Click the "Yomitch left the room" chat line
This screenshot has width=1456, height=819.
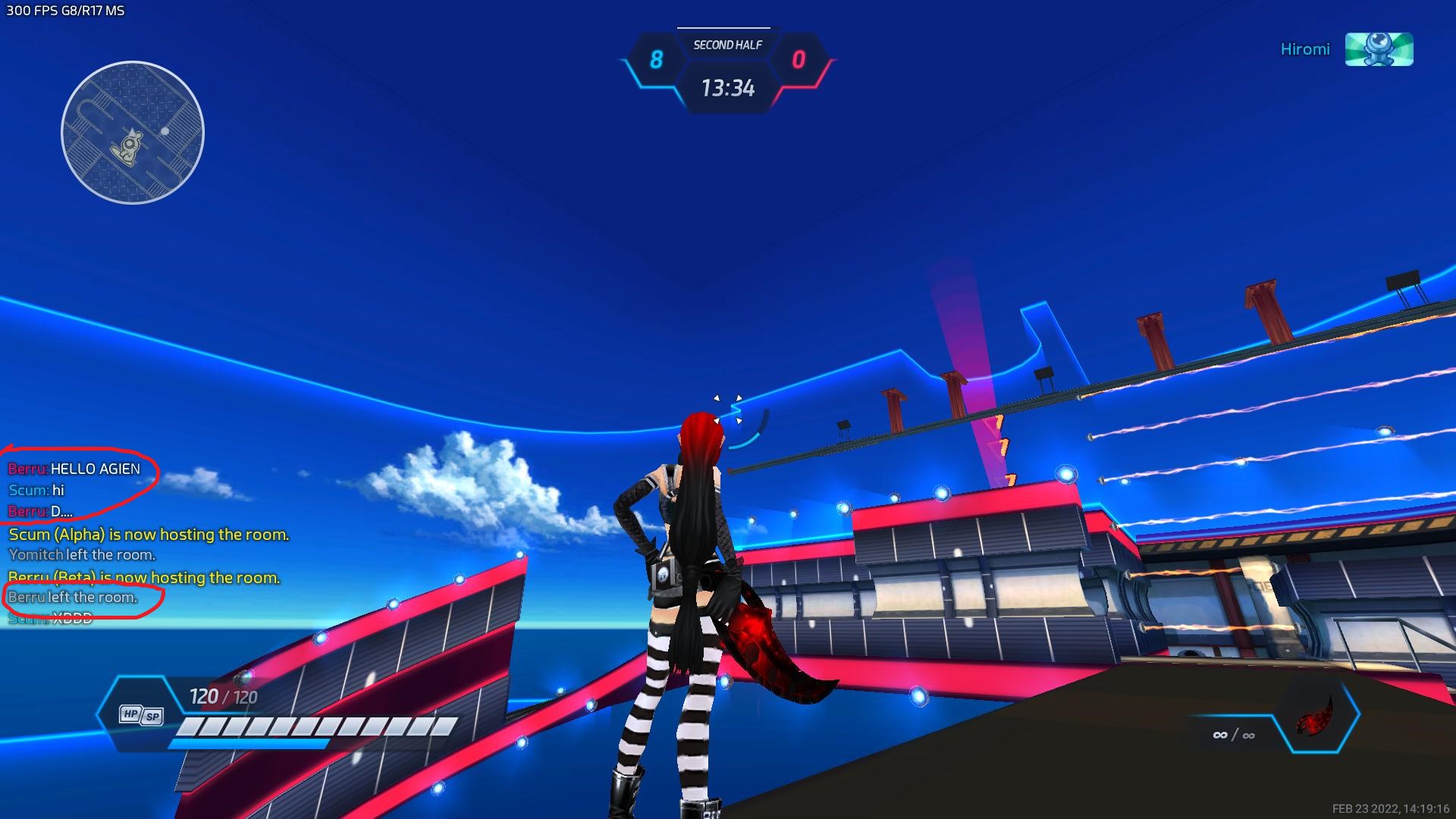[x=82, y=555]
